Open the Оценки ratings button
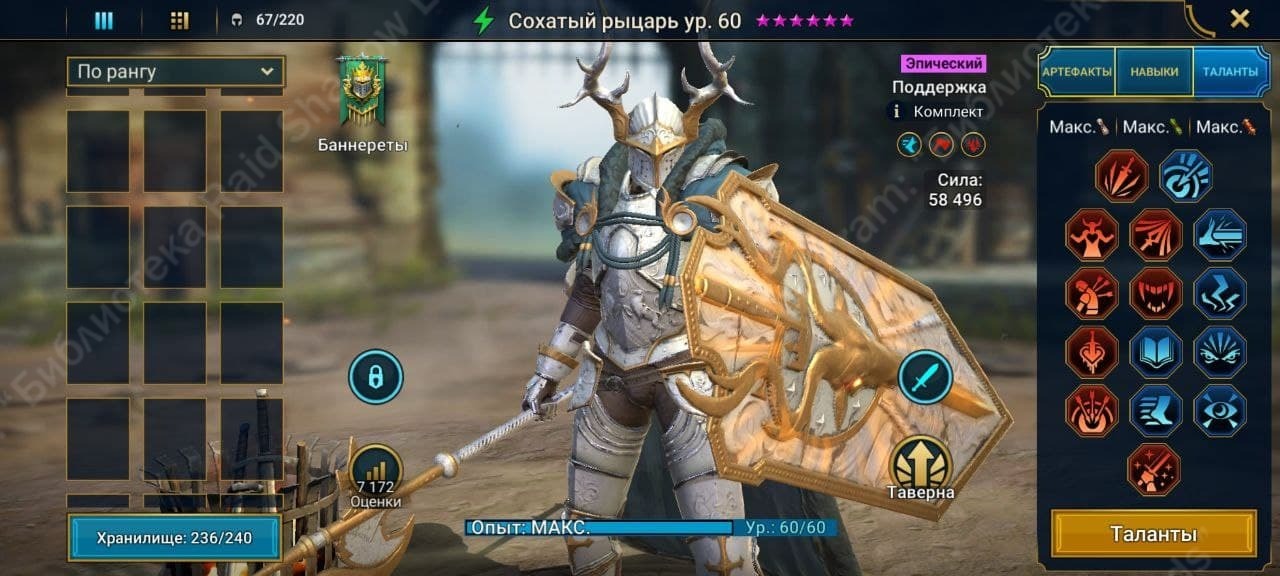This screenshot has height=576, width=1280. 376,474
